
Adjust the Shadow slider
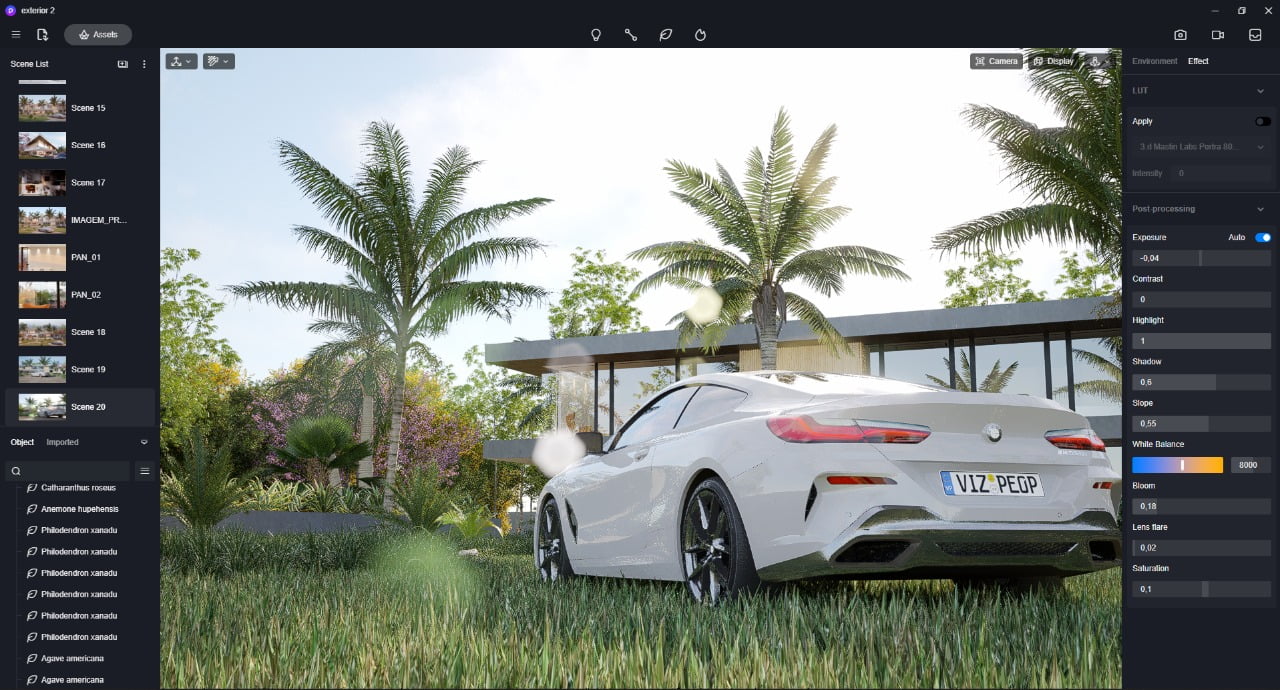click(1200, 382)
